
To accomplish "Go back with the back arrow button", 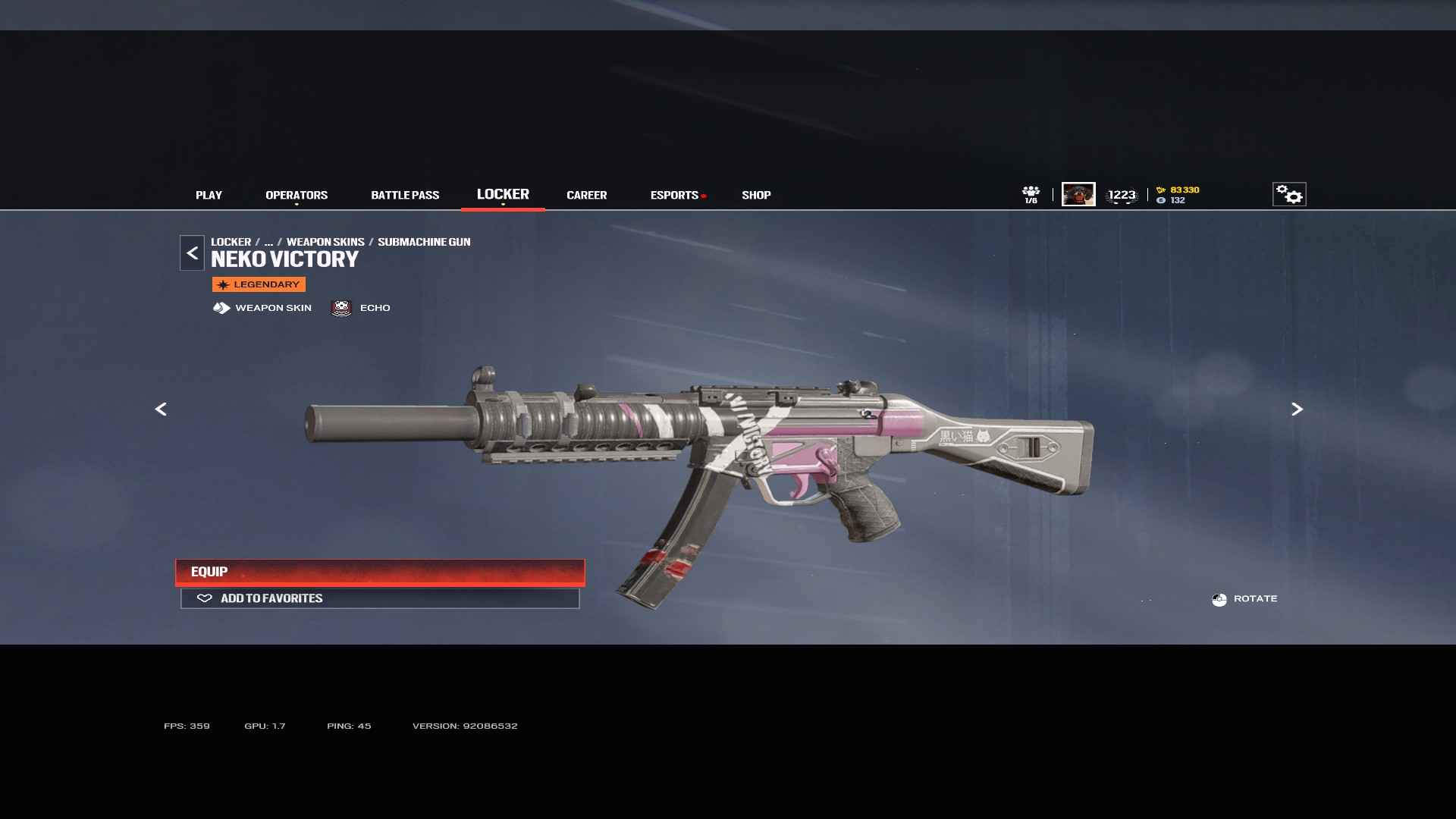I will [x=192, y=253].
